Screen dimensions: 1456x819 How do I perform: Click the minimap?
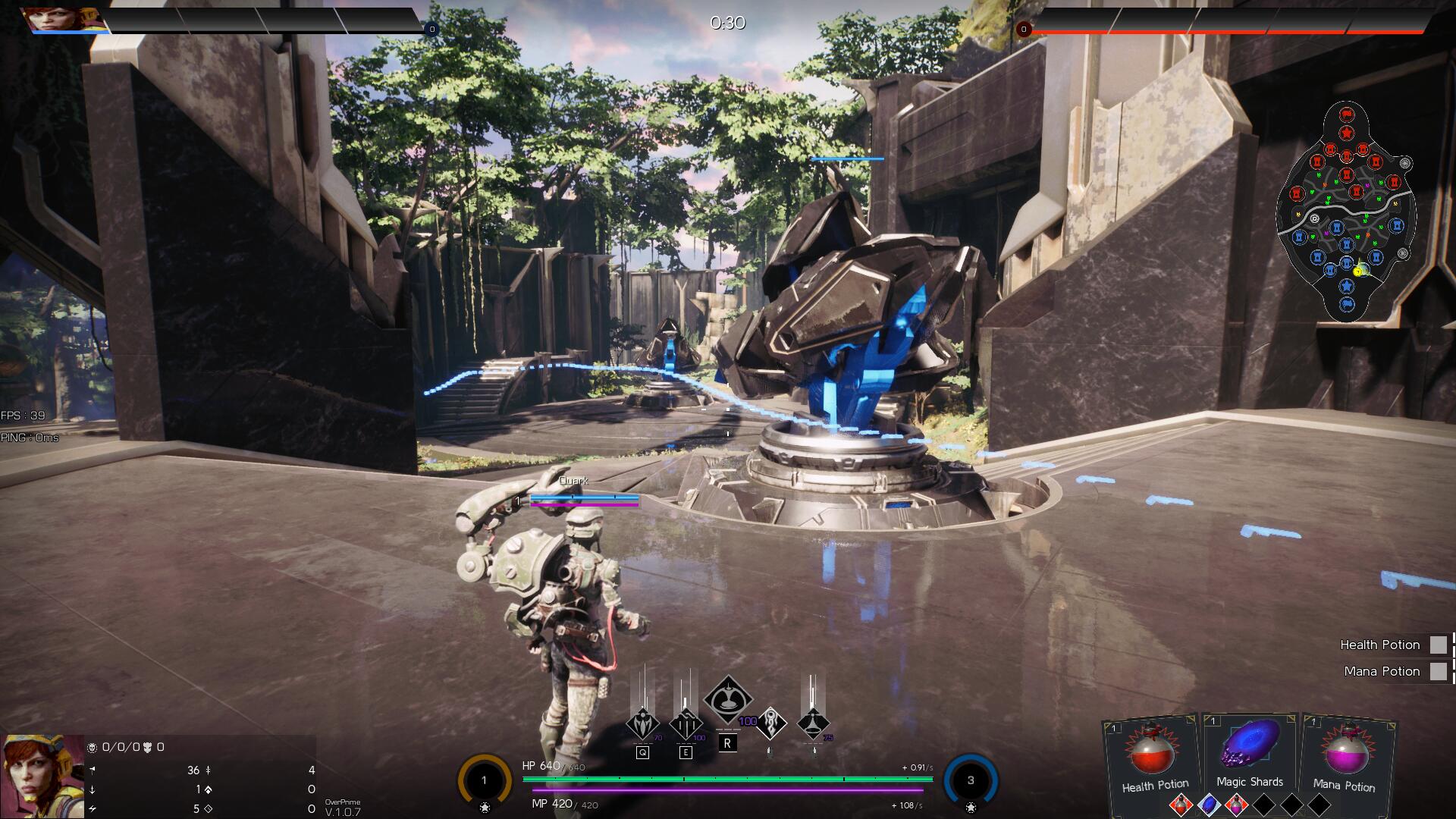point(1346,212)
